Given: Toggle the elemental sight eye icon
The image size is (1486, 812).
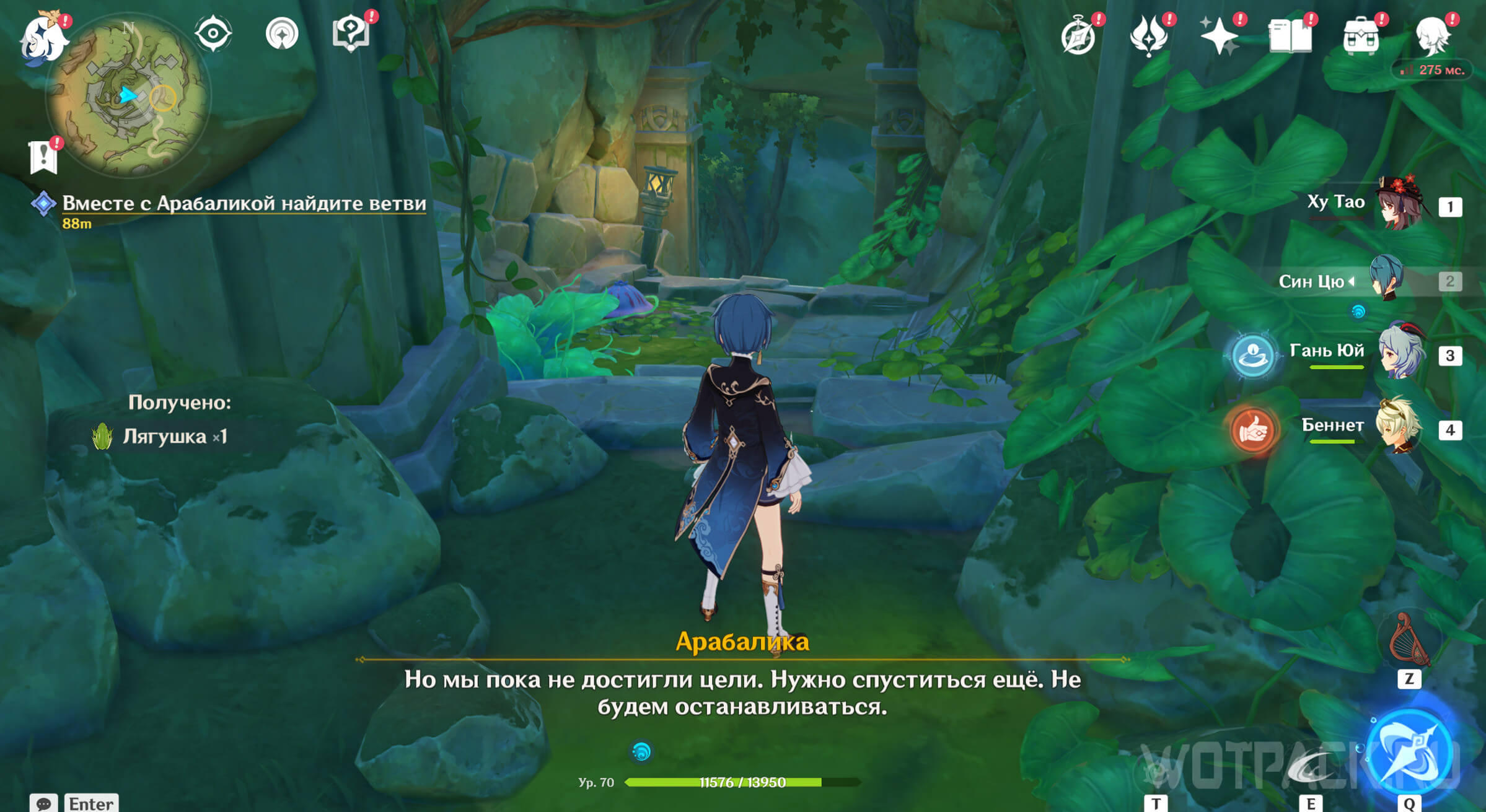Looking at the screenshot, I should 213,33.
